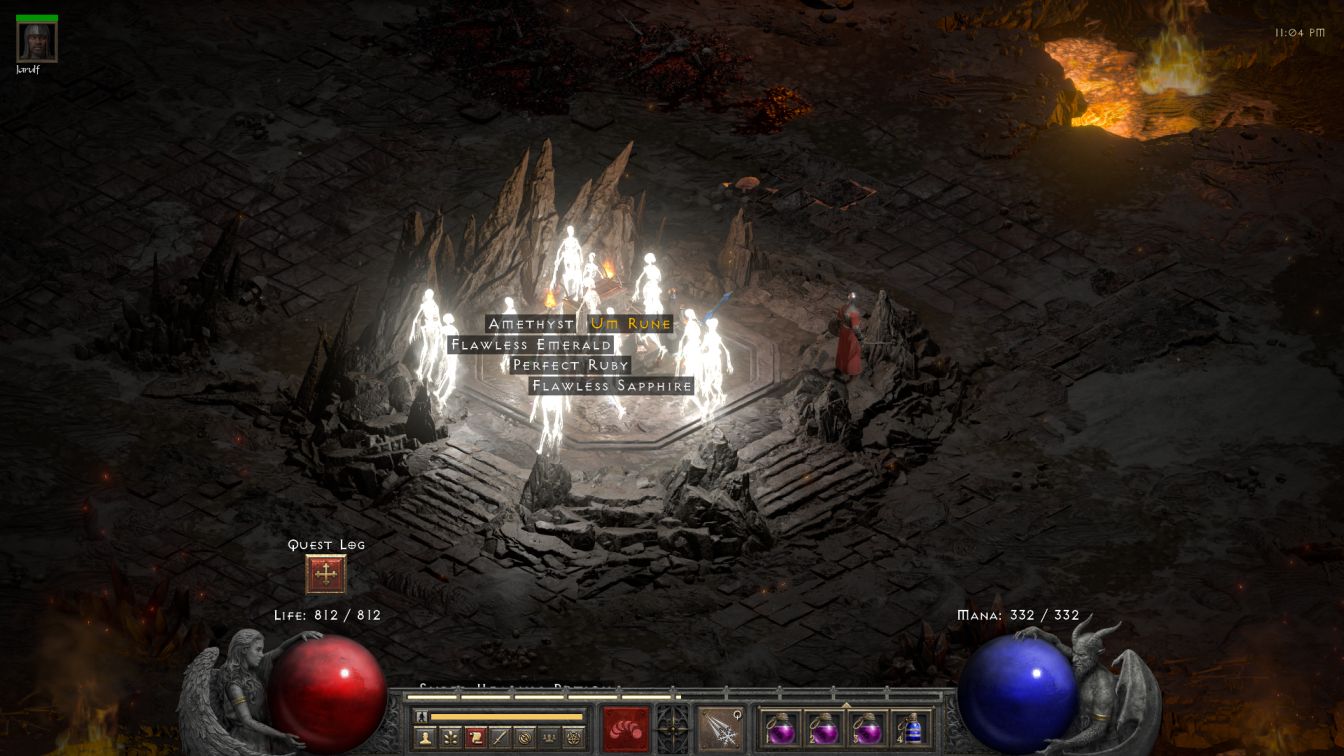Use the purple potion in belt slot 3

pos(867,728)
